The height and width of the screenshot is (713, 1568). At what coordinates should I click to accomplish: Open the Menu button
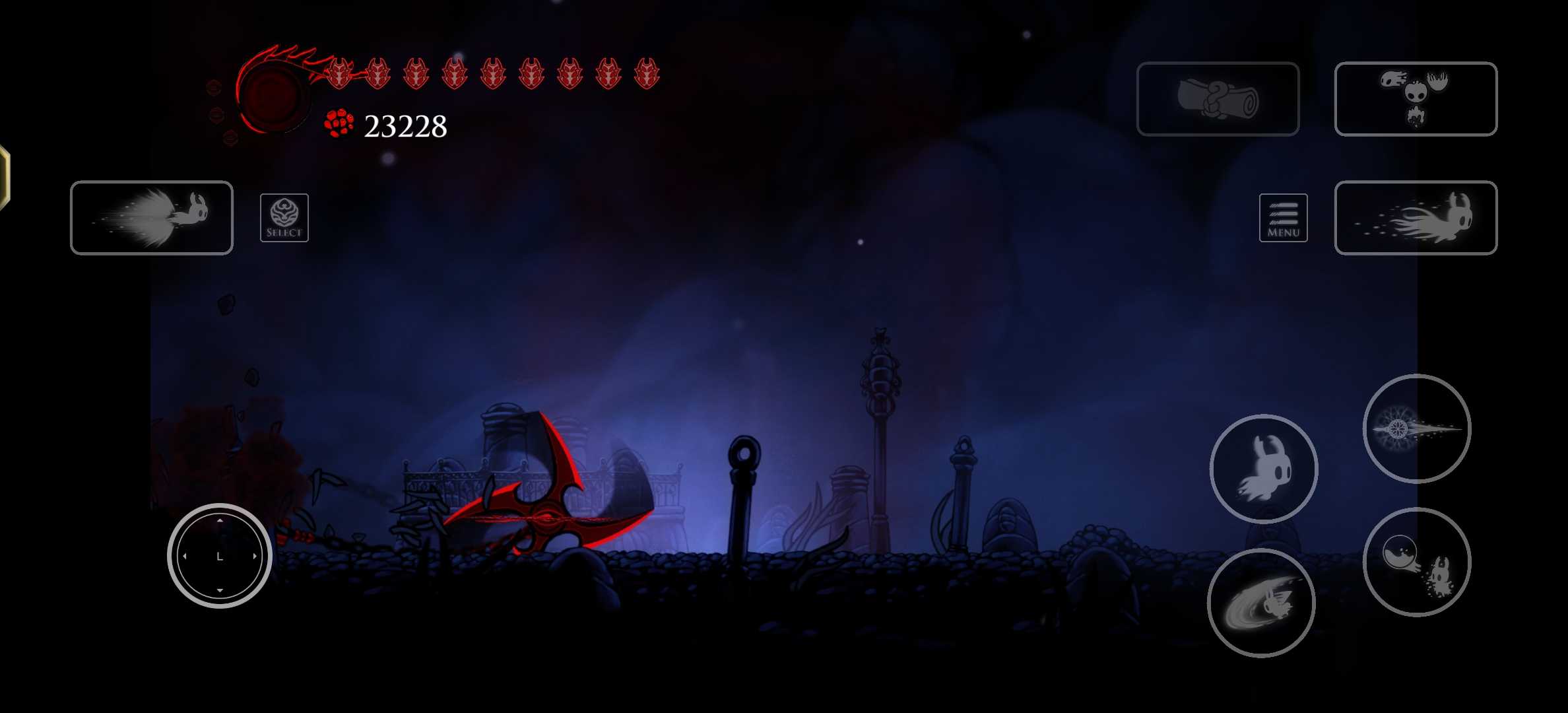pos(1283,218)
